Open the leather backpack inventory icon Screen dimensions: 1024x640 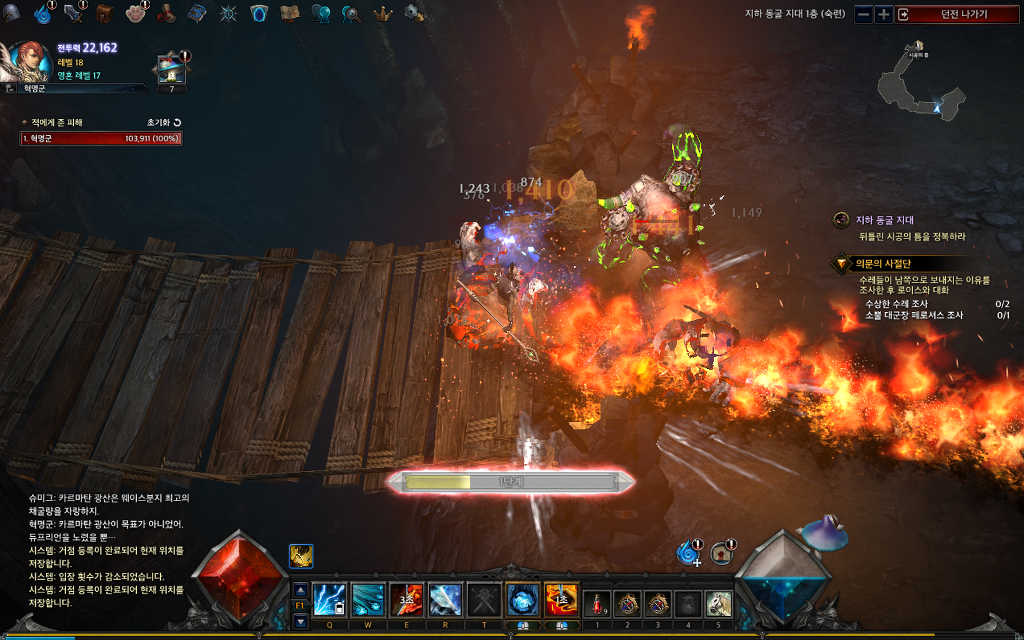pyautogui.click(x=105, y=13)
